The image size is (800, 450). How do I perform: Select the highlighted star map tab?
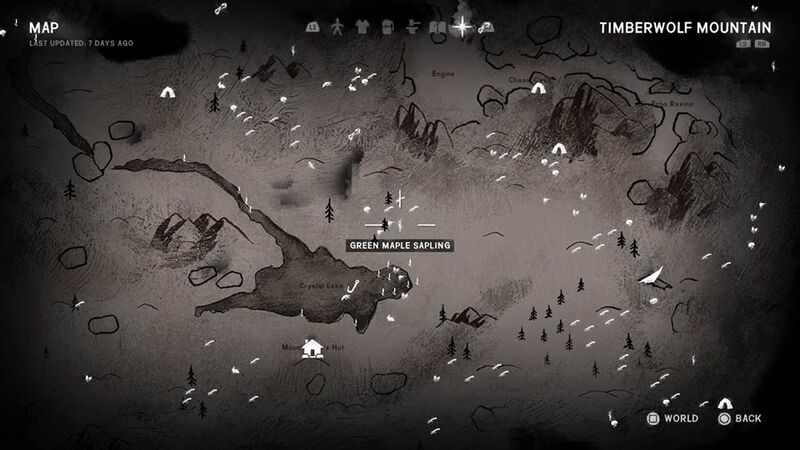(x=463, y=27)
